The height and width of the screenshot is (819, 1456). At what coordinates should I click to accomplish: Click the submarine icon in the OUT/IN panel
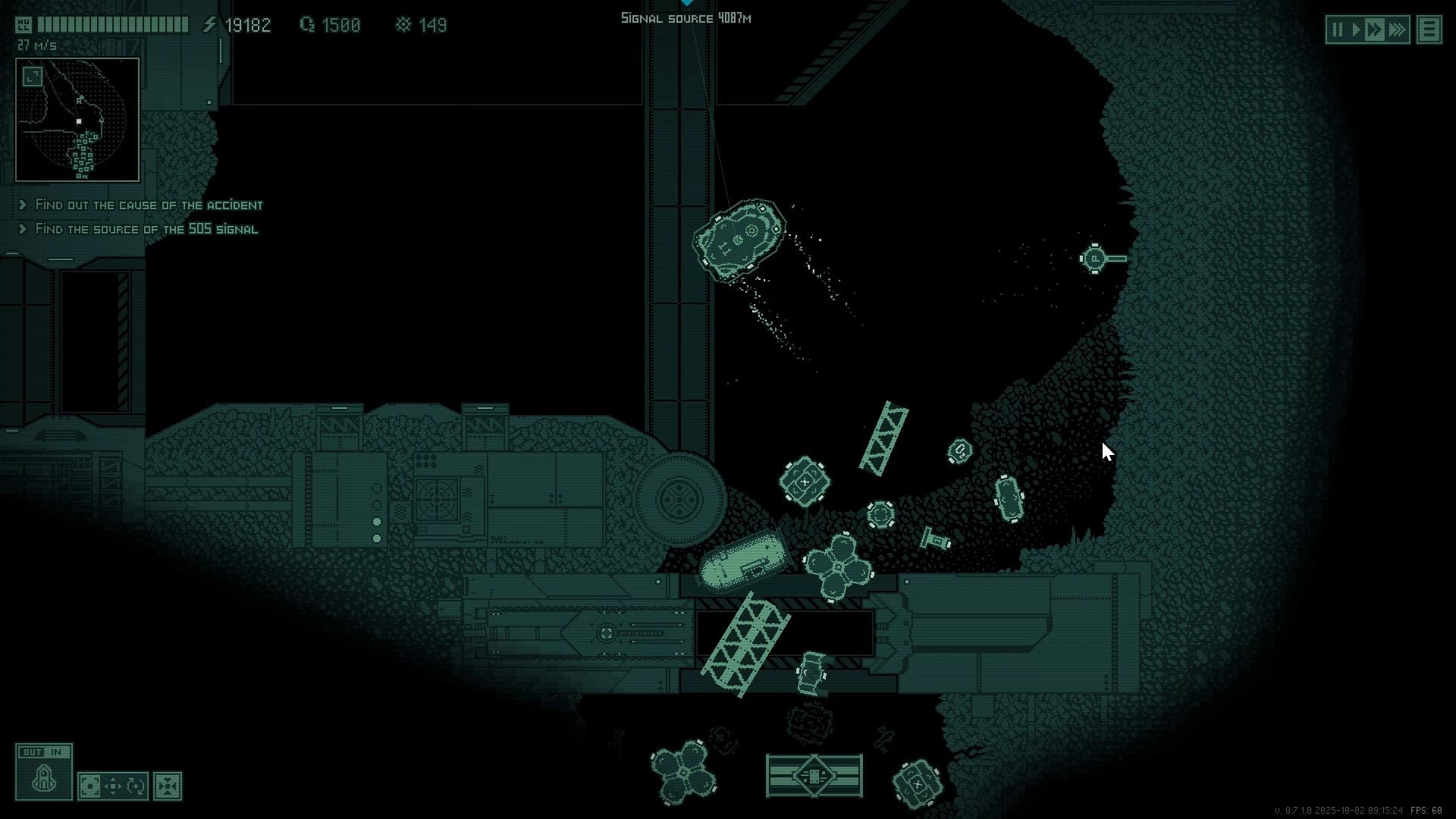44,781
